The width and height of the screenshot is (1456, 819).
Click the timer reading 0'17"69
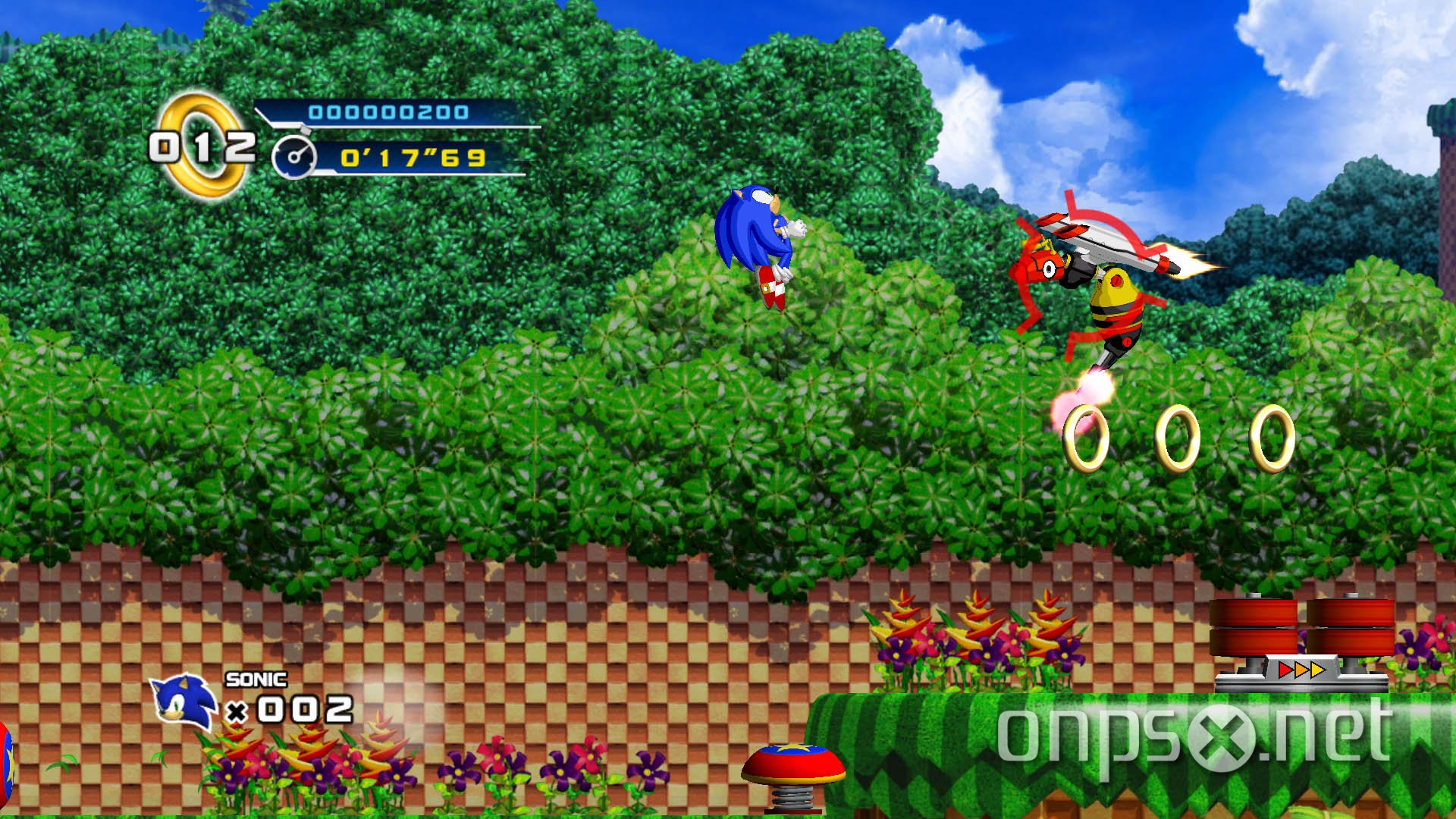413,157
